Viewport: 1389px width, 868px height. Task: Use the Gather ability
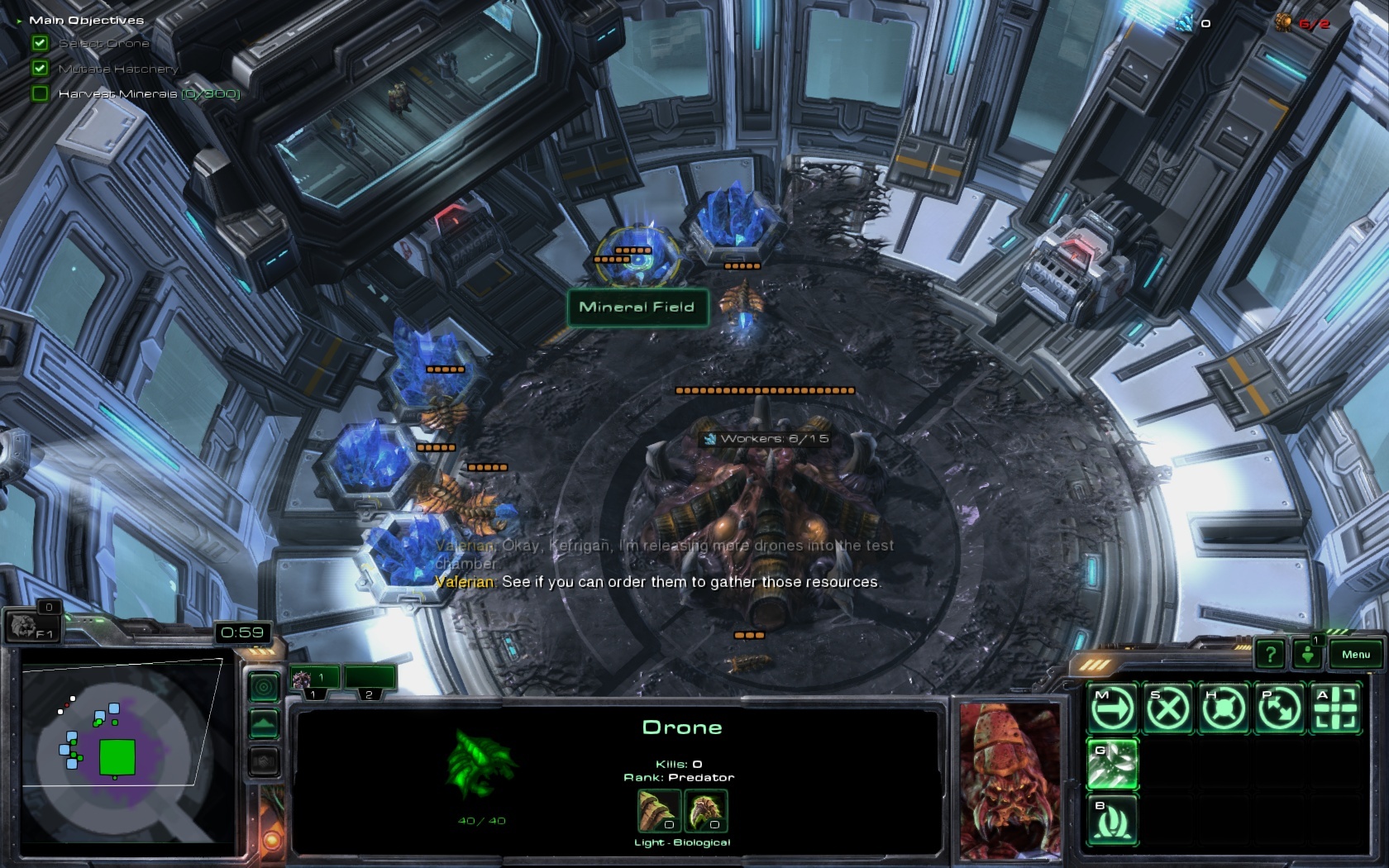point(1112,764)
